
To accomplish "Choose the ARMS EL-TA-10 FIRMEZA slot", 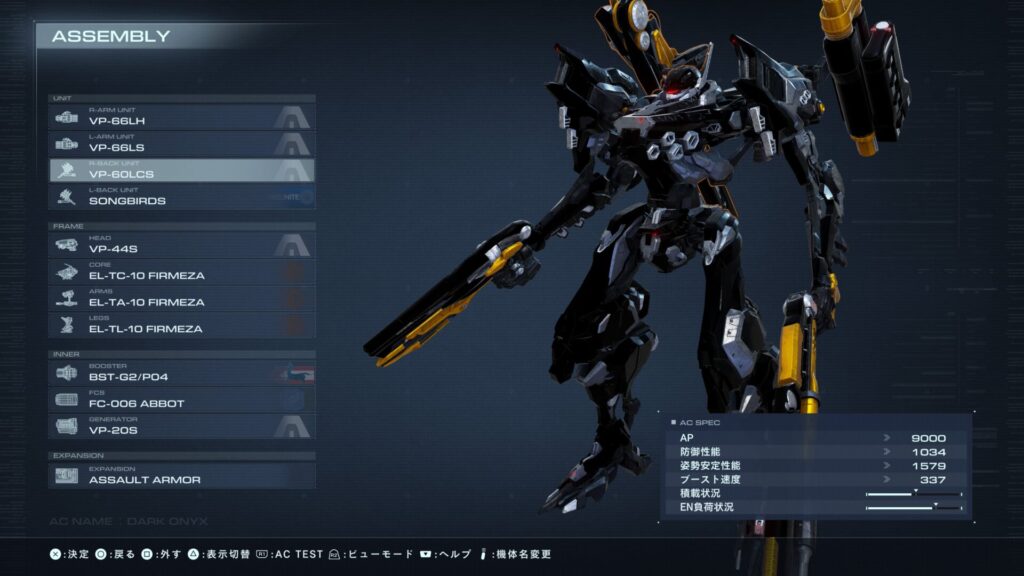I will pos(182,298).
